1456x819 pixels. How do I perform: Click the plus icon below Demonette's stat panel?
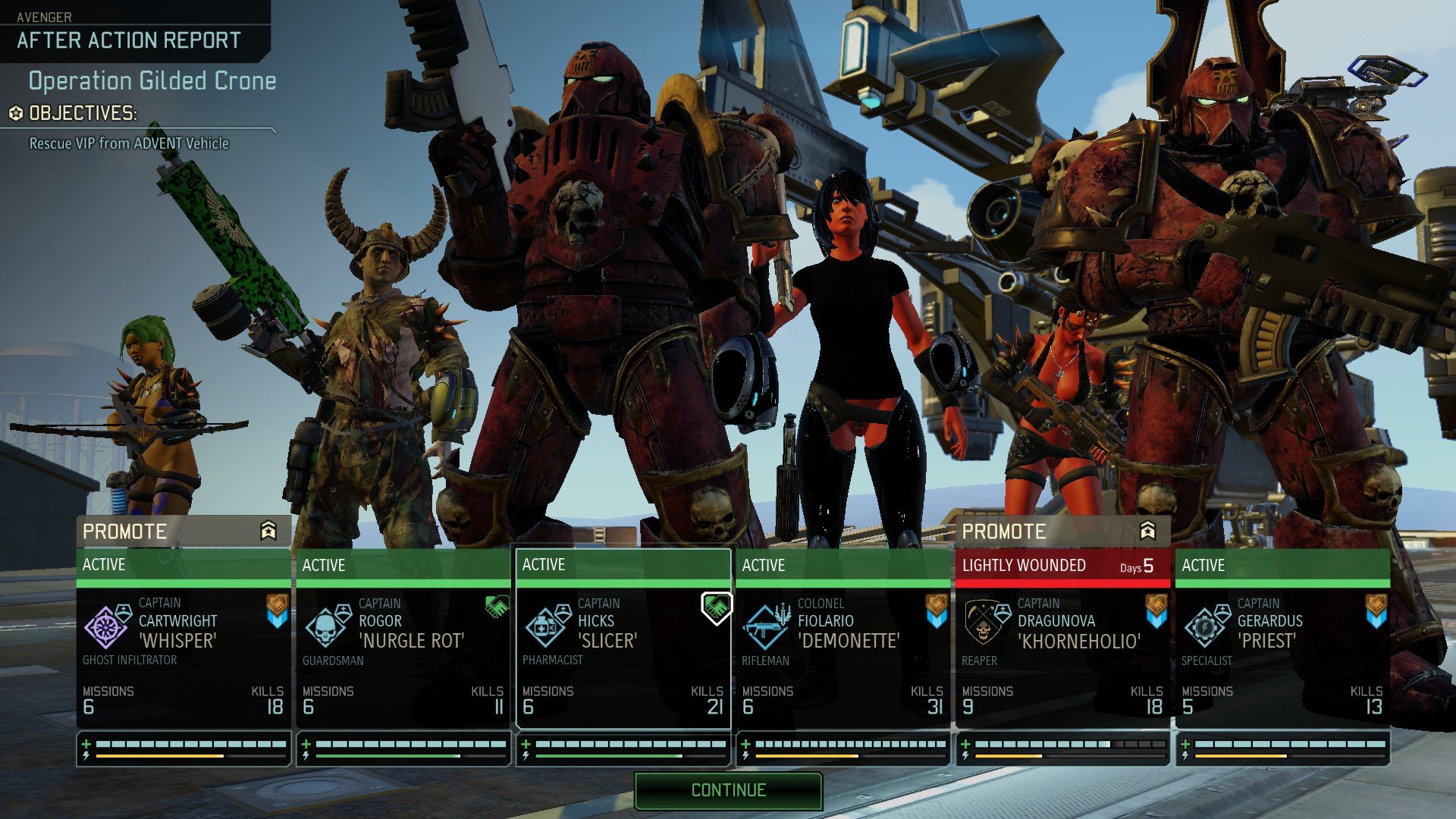(747, 745)
